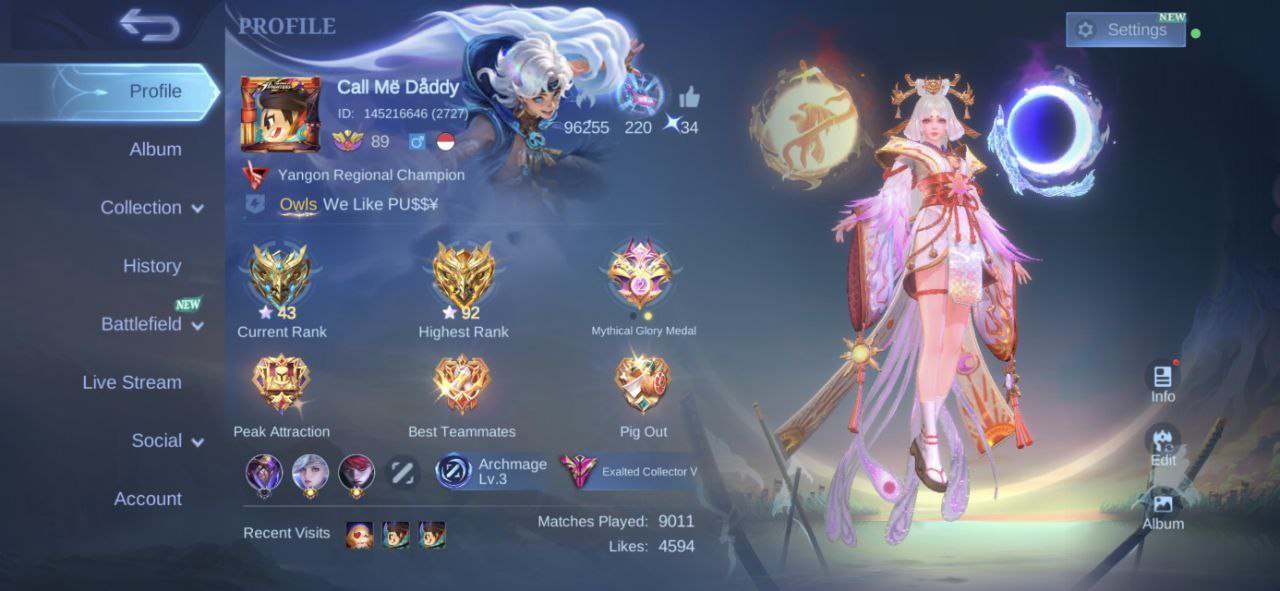
Task: View the Current Rank badge
Action: [281, 278]
